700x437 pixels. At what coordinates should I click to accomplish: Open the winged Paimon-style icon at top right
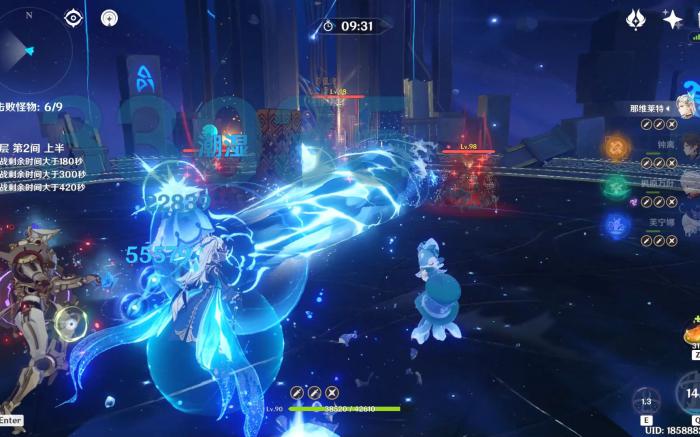tap(635, 18)
